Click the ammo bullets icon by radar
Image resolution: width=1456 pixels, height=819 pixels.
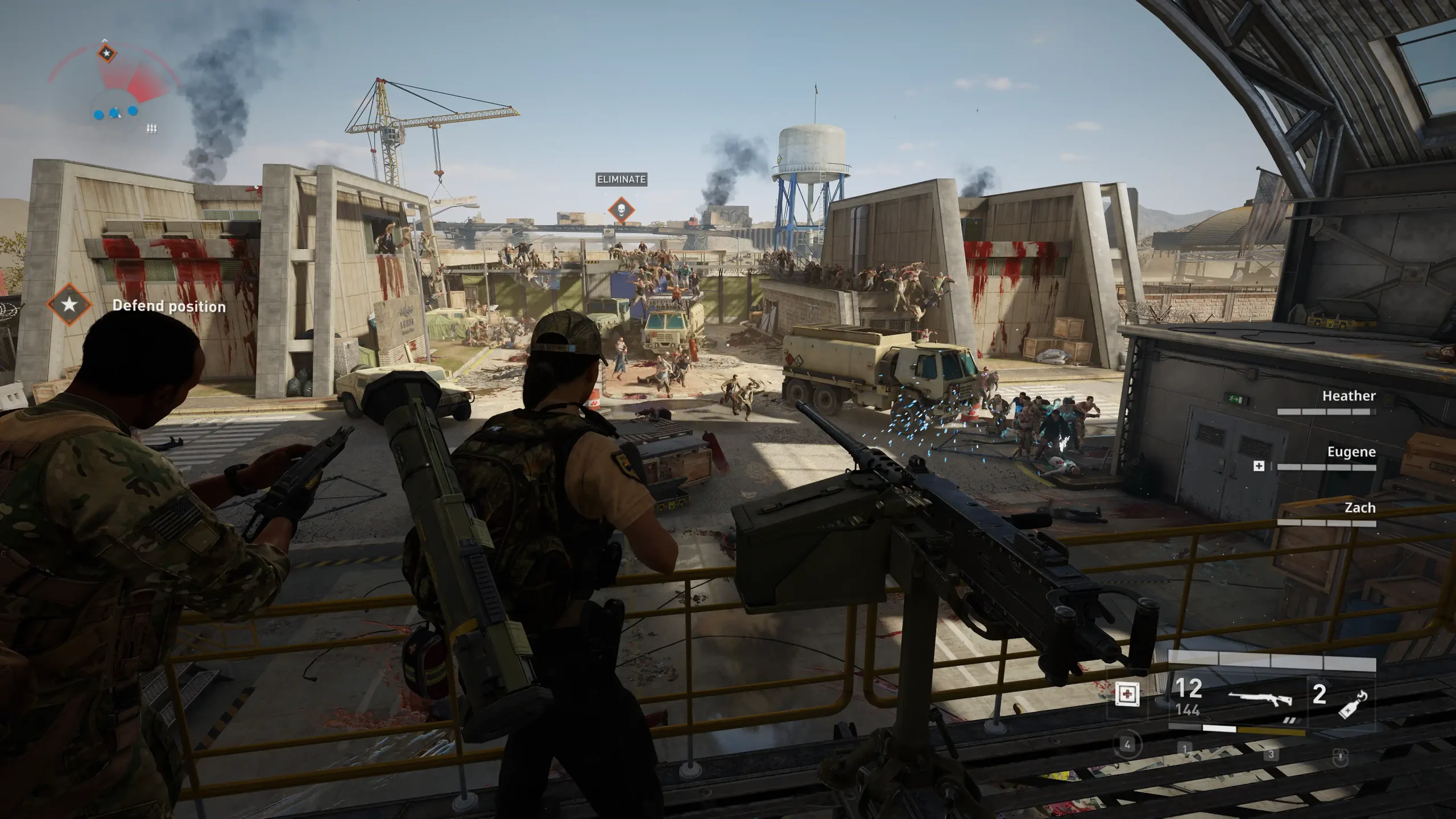coord(151,129)
